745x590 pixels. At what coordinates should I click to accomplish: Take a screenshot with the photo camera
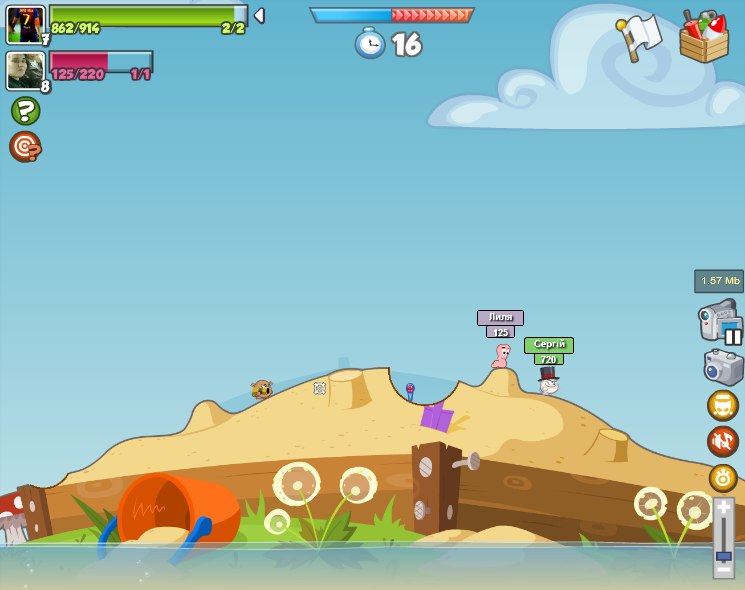click(x=723, y=367)
